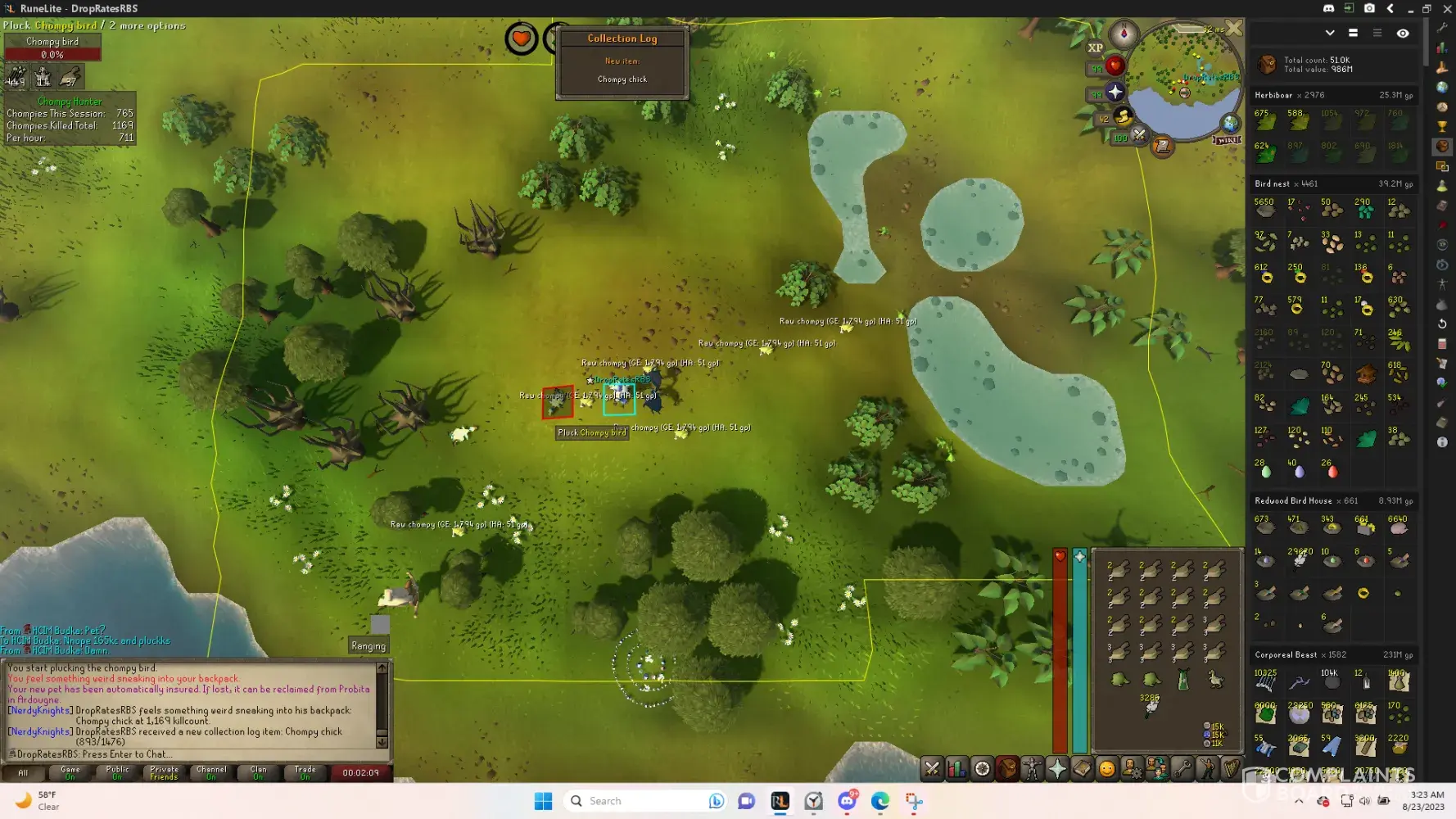Screen dimensions: 1456x819
Task: Open the world map globe orb
Action: 1230,124
